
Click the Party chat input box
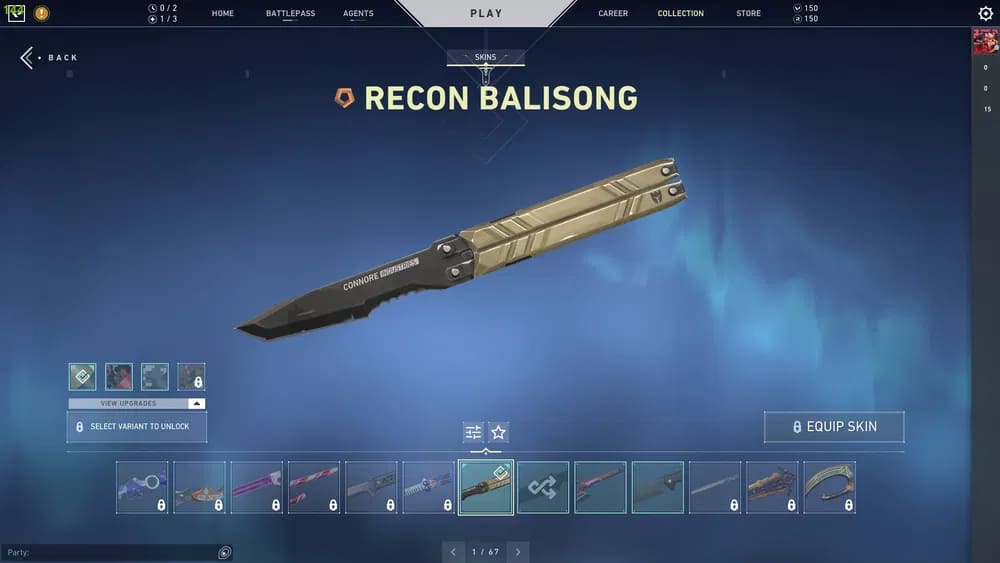click(110, 552)
